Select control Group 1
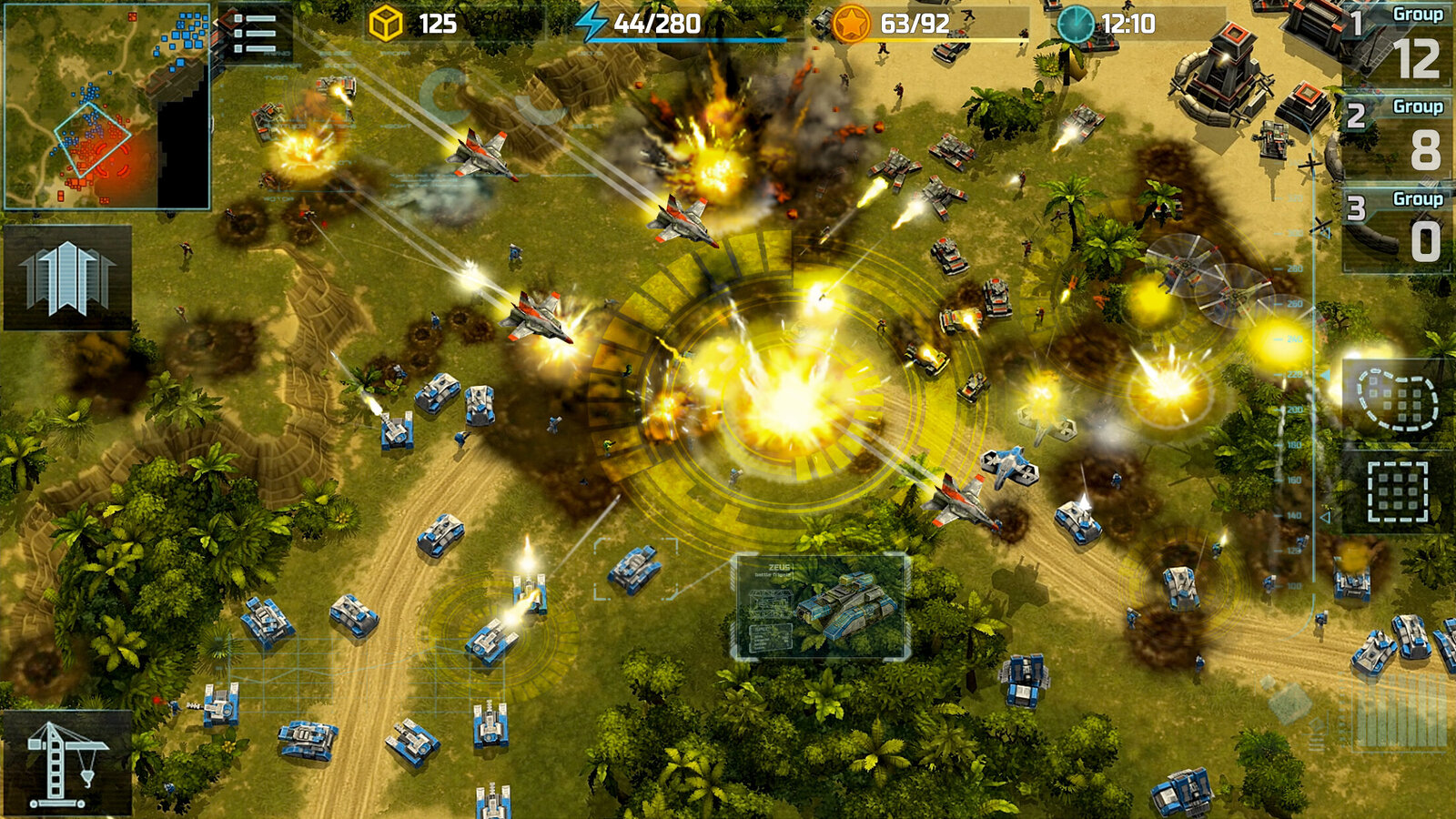The image size is (1456, 819). click(x=1398, y=44)
